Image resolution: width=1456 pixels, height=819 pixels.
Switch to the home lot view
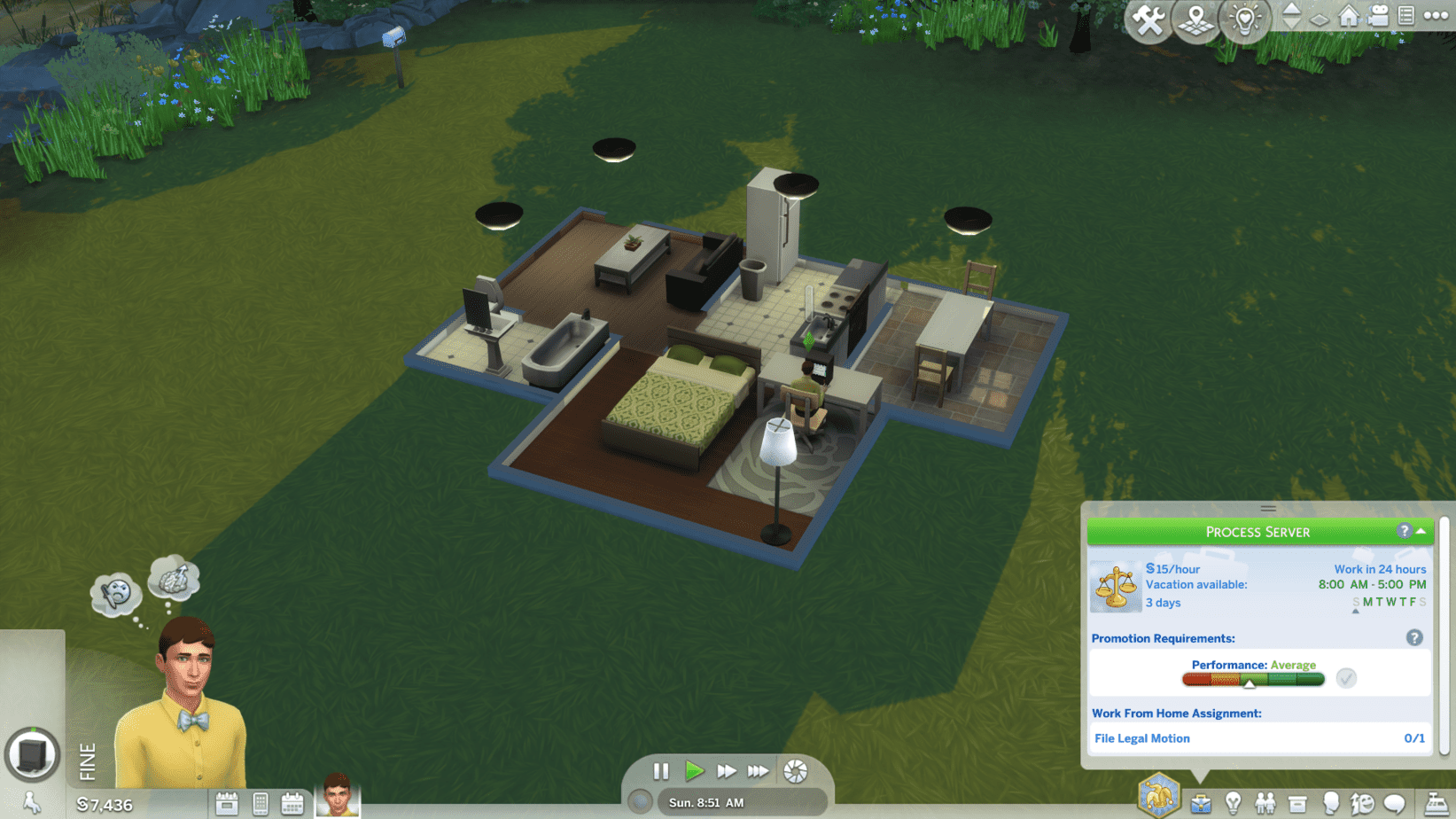(1349, 16)
